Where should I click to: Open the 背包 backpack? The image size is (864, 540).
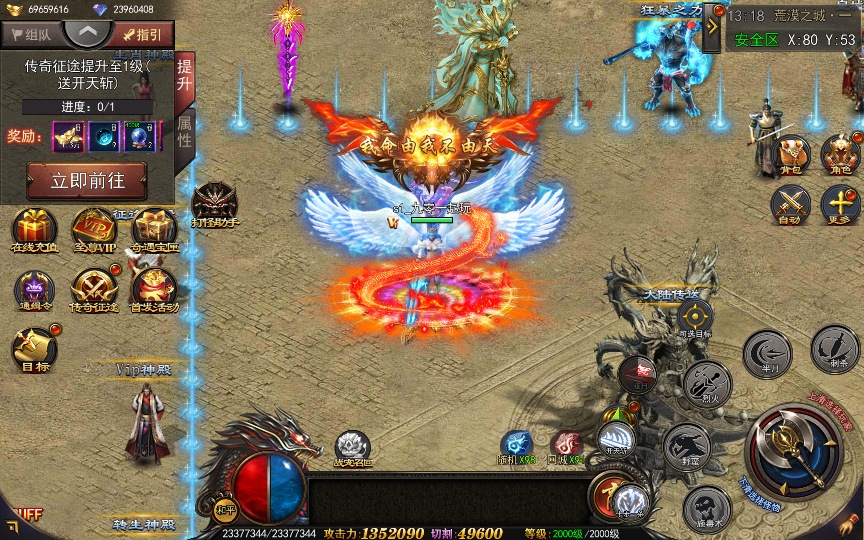tap(791, 153)
